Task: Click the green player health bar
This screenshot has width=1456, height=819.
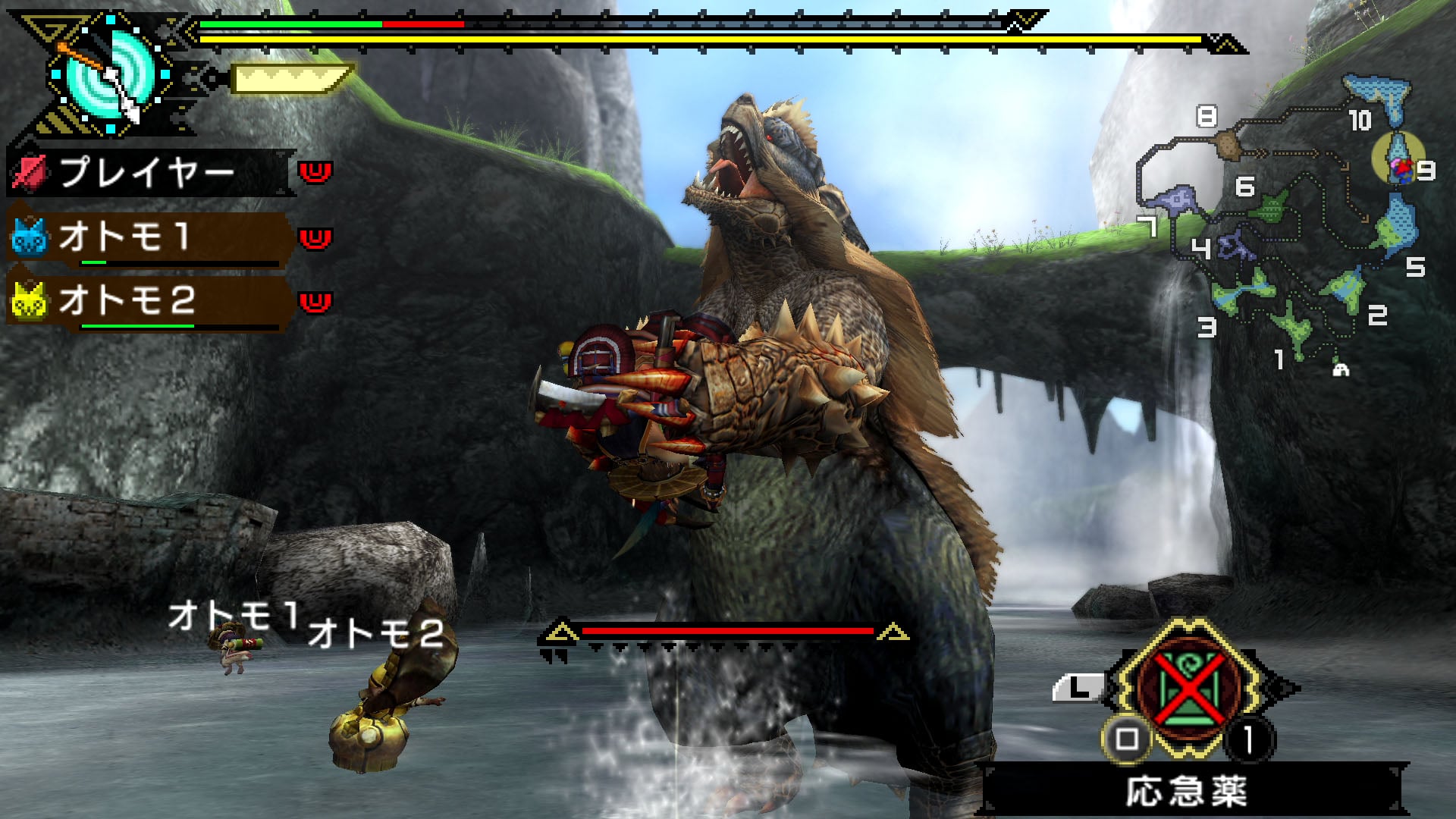Action: 288,24
